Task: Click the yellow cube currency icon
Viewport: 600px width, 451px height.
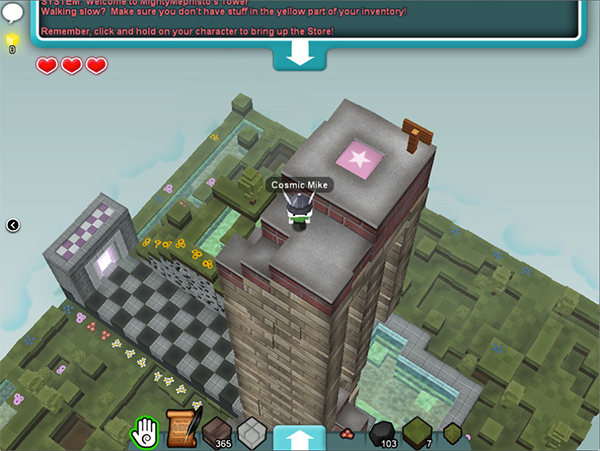Action: pyautogui.click(x=13, y=40)
